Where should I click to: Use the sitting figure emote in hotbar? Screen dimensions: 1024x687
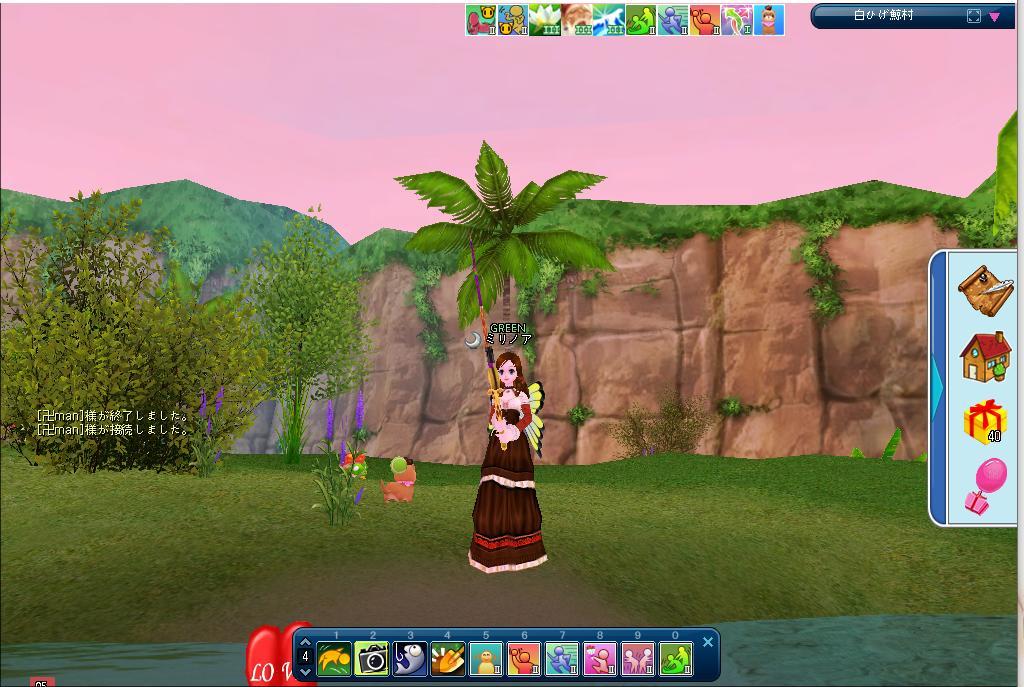[486, 659]
